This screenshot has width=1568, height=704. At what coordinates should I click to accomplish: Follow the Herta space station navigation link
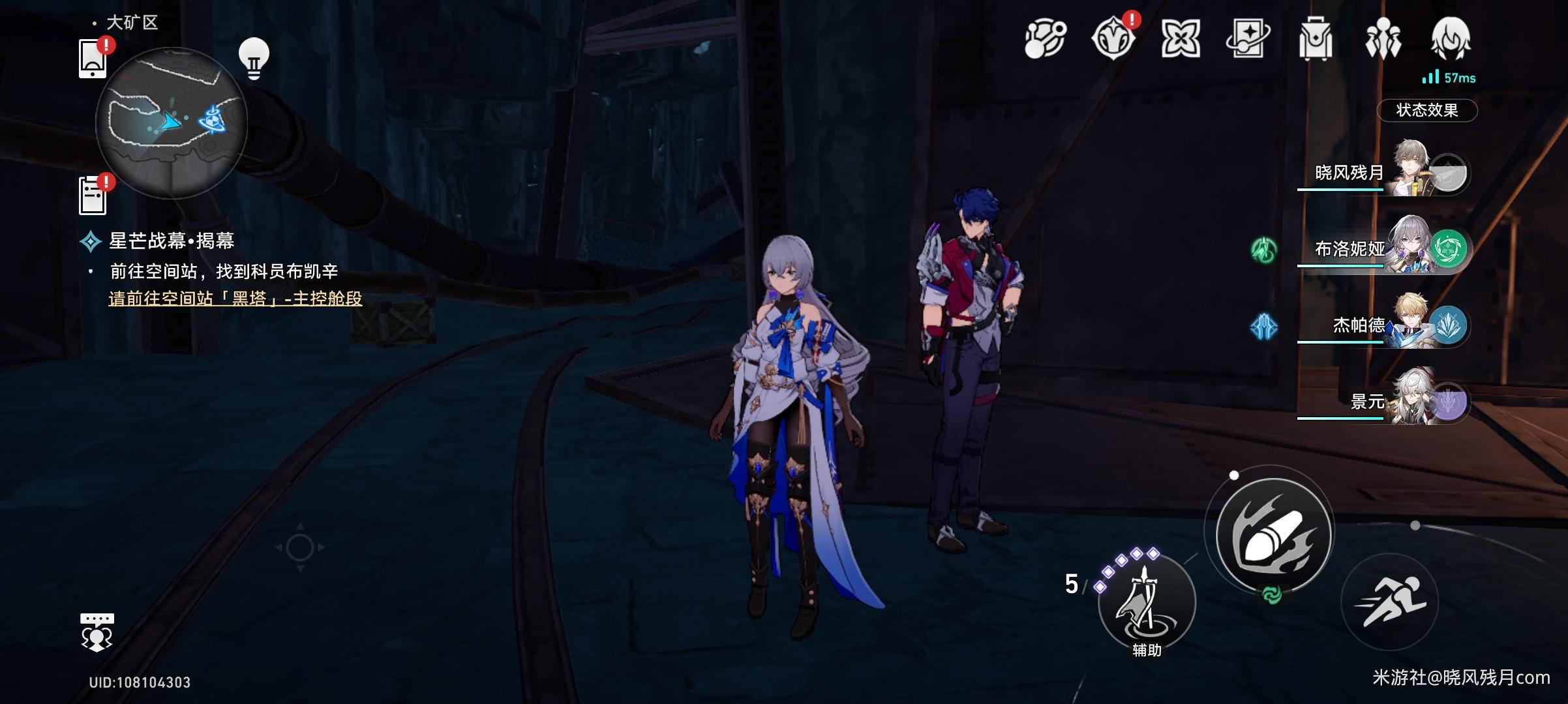click(235, 299)
